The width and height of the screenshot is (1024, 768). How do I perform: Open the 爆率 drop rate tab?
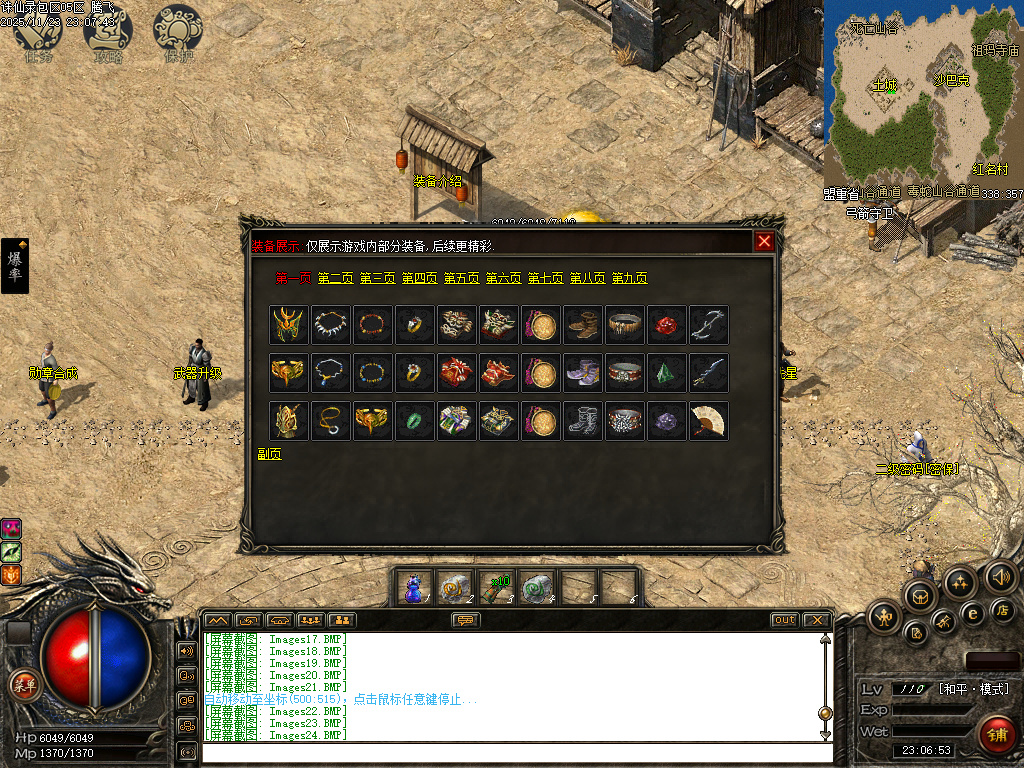pyautogui.click(x=15, y=265)
